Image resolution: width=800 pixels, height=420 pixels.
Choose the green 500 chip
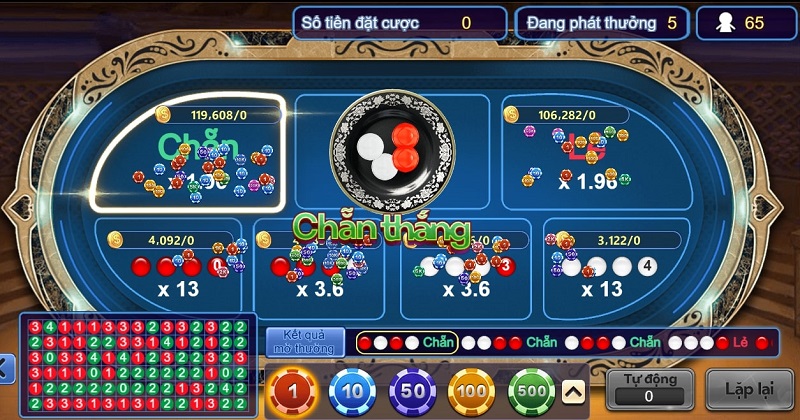pyautogui.click(x=532, y=391)
